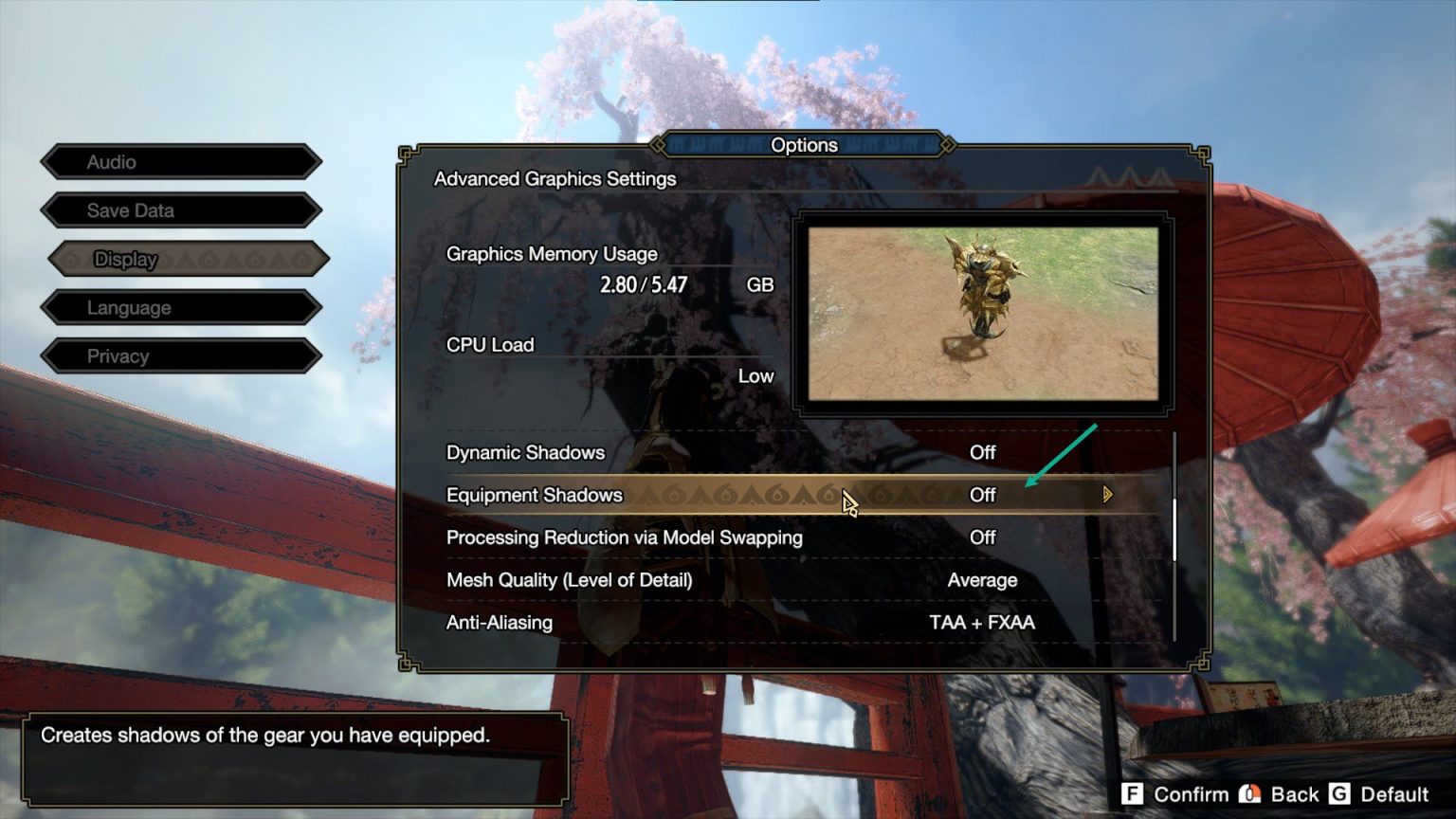
Task: Click the Default button label
Action: [x=1394, y=794]
